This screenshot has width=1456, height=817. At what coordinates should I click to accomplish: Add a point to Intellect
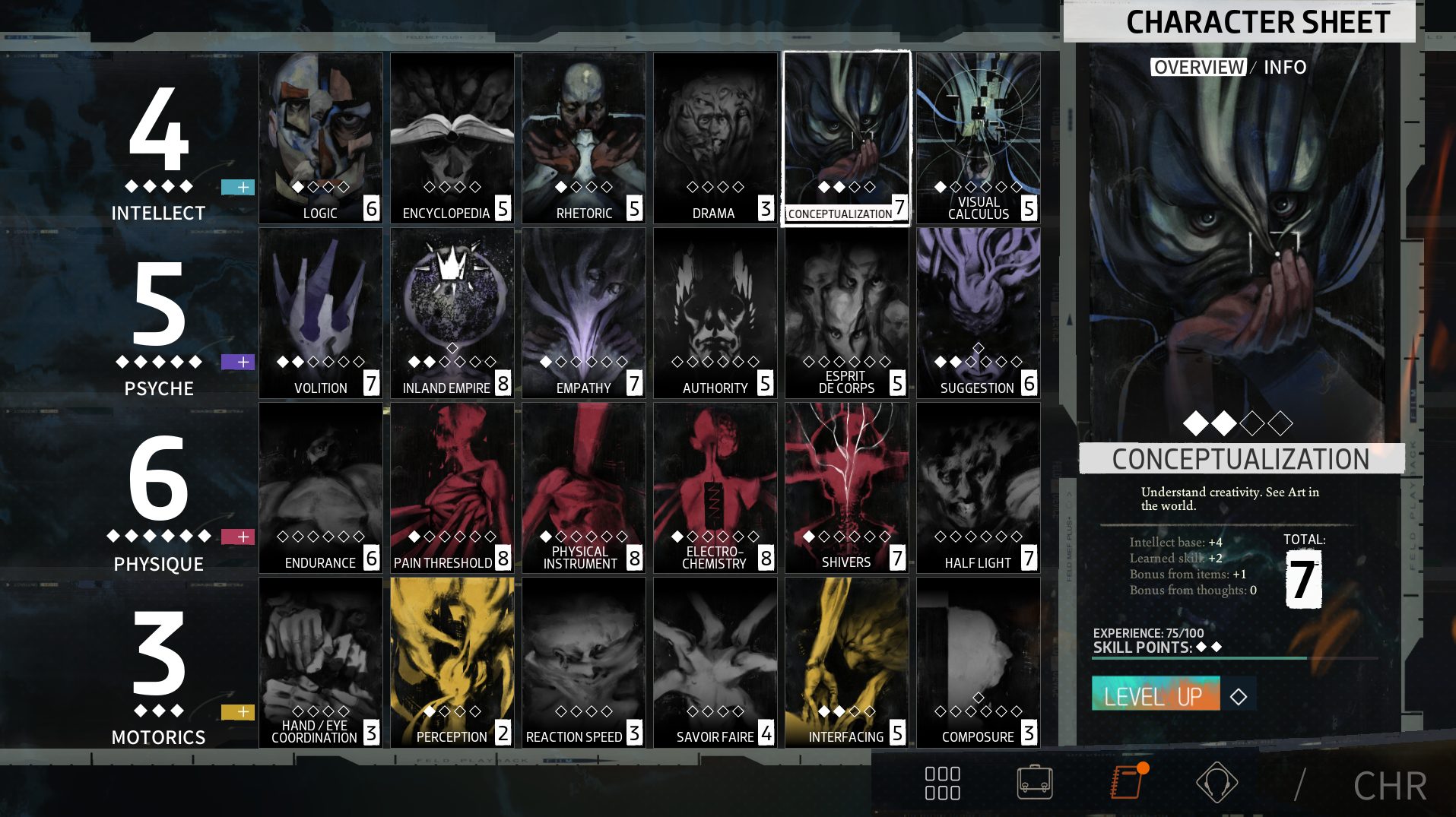[238, 187]
